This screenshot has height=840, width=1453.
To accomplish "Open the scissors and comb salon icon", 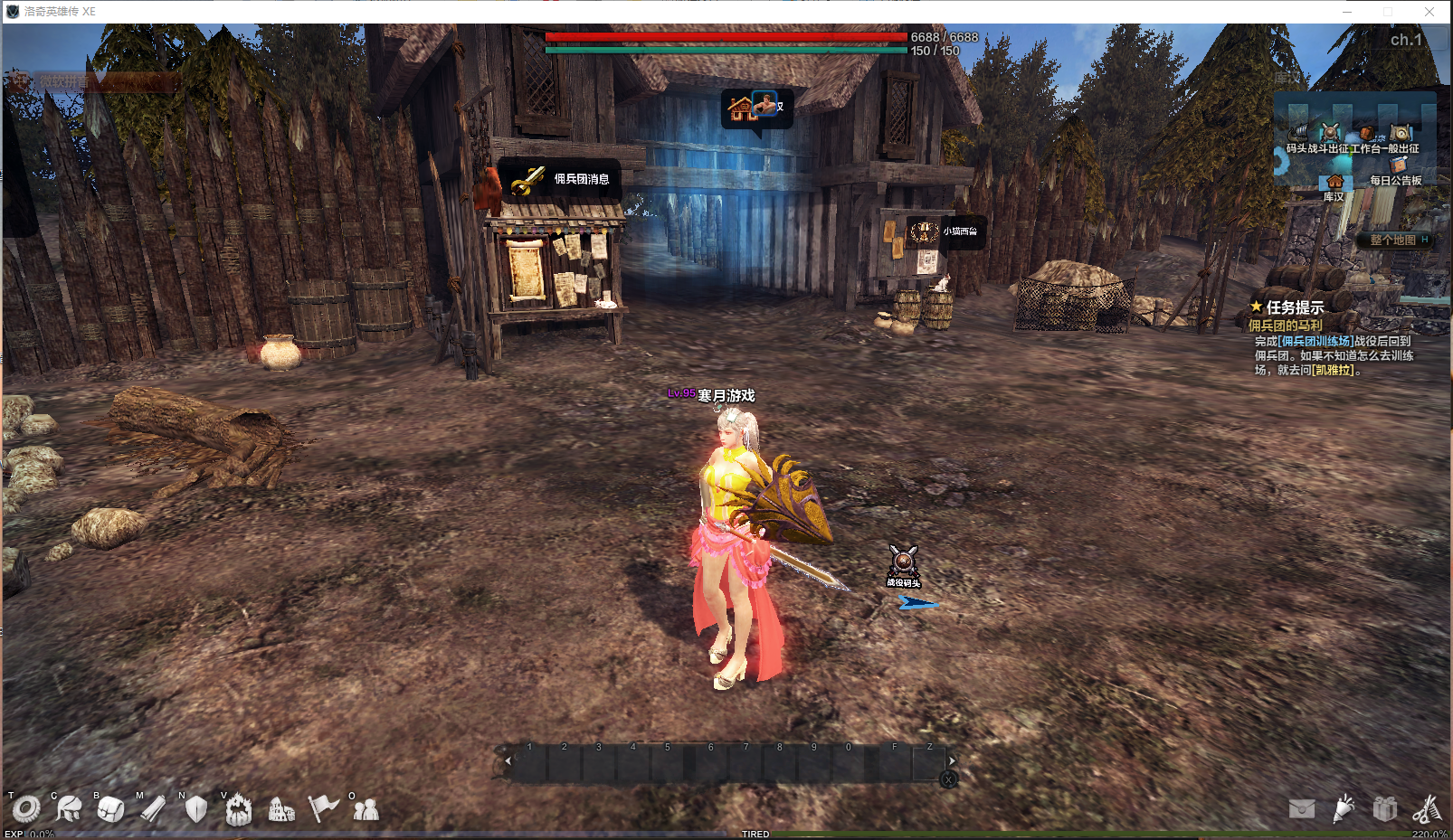I will click(x=1427, y=808).
